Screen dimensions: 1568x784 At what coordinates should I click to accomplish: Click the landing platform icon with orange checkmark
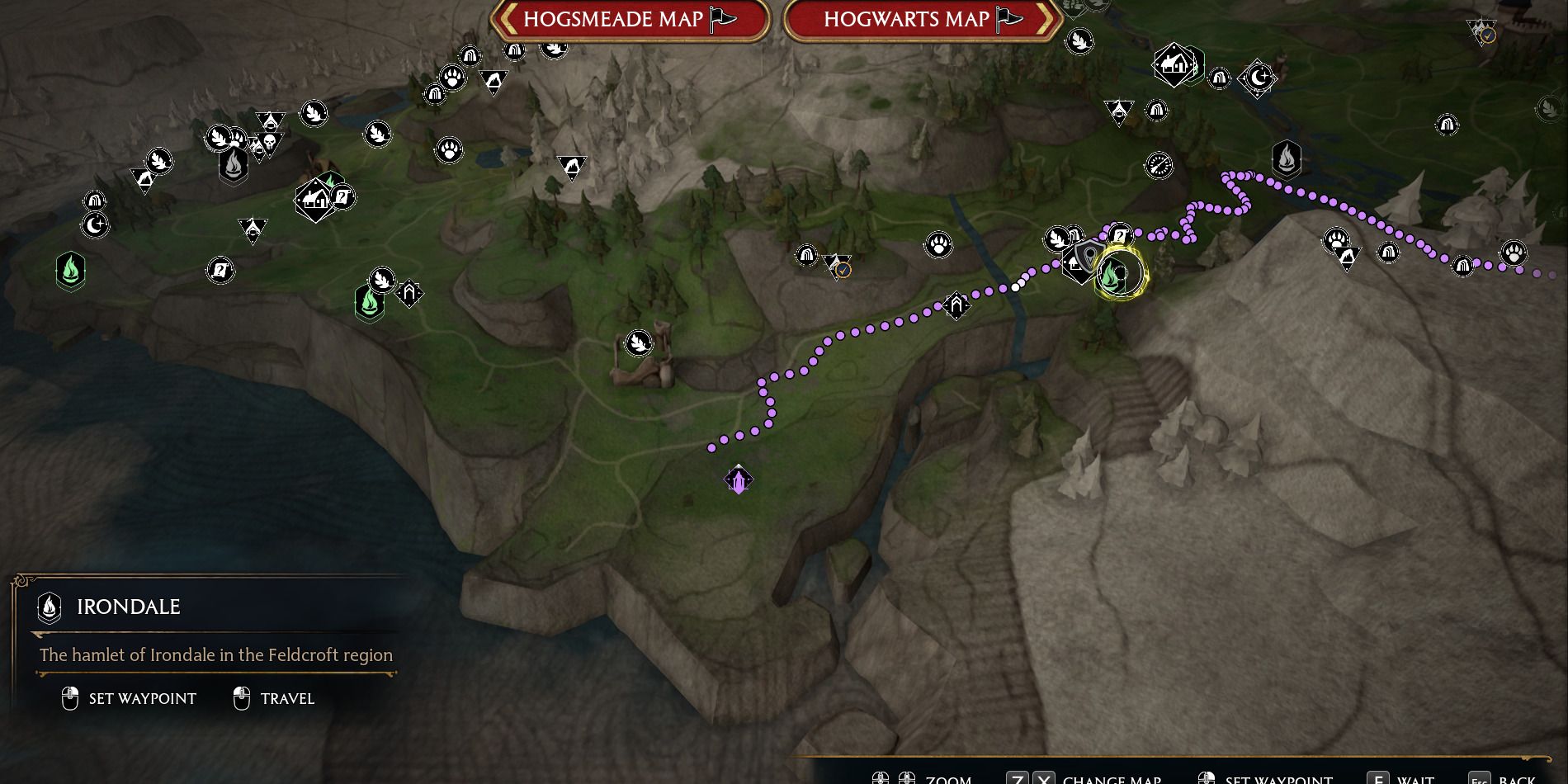point(838,267)
